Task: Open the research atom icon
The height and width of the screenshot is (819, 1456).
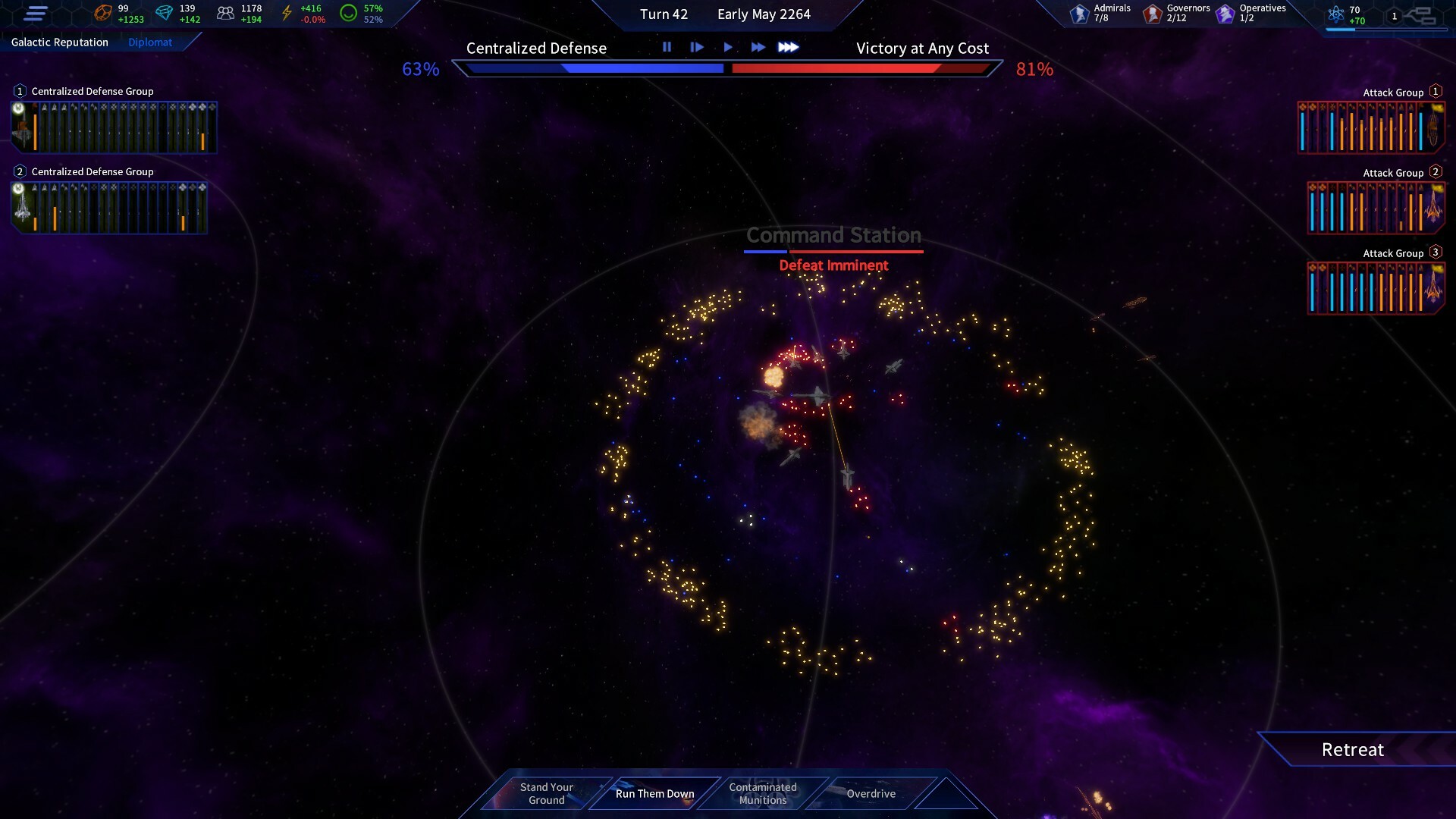Action: click(x=1336, y=14)
